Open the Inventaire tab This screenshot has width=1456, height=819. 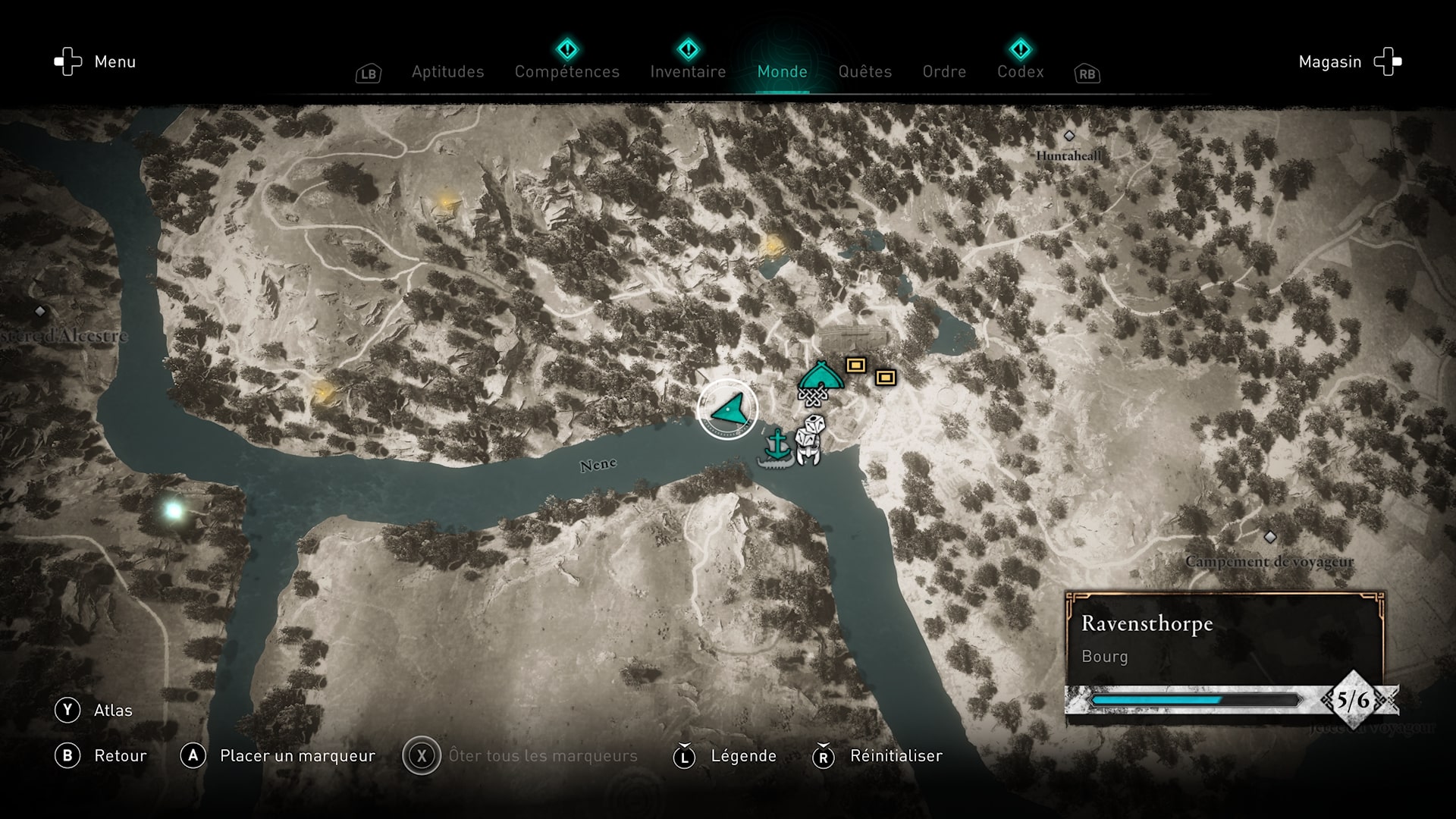tap(688, 72)
